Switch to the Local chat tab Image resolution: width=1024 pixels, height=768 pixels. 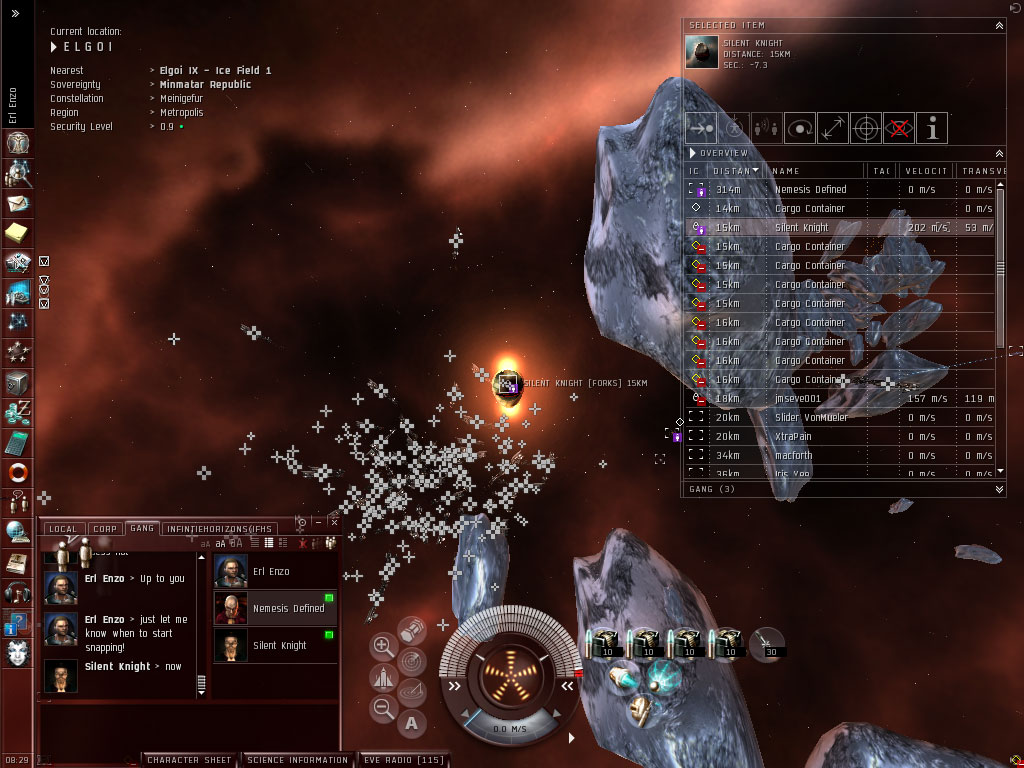[62, 528]
